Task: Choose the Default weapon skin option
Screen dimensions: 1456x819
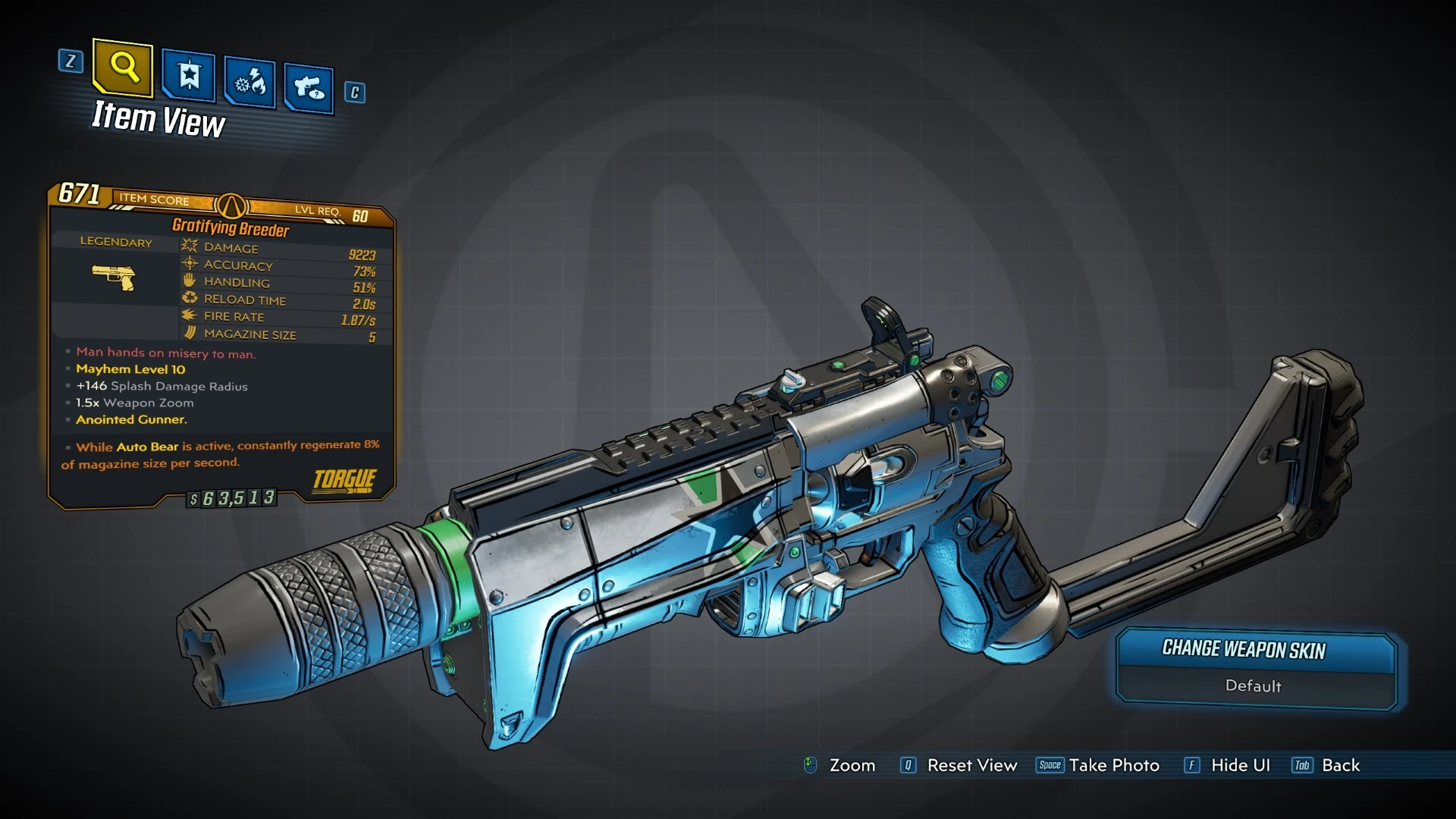Action: click(x=1253, y=686)
